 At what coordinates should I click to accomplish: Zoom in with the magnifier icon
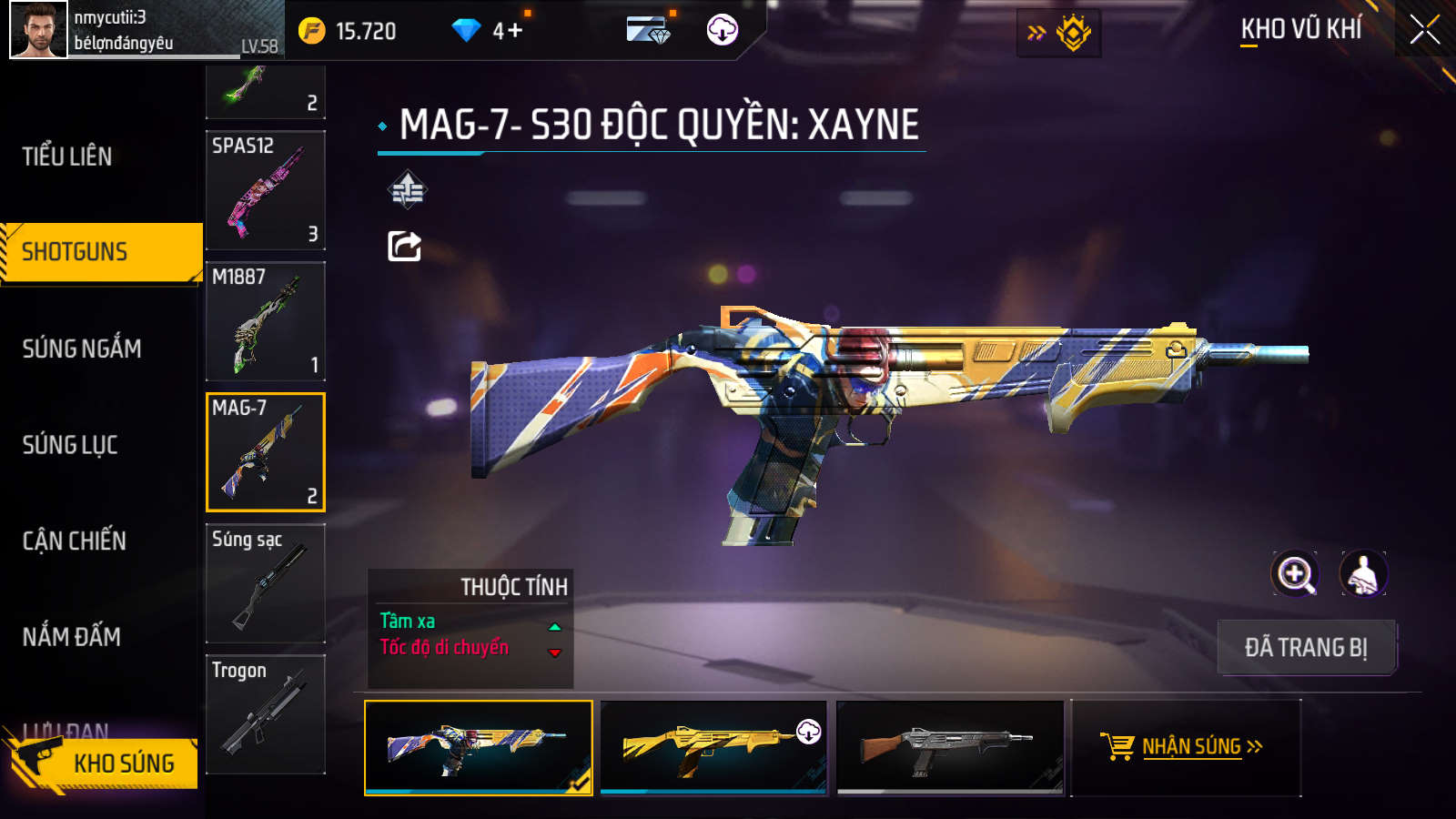click(1295, 574)
